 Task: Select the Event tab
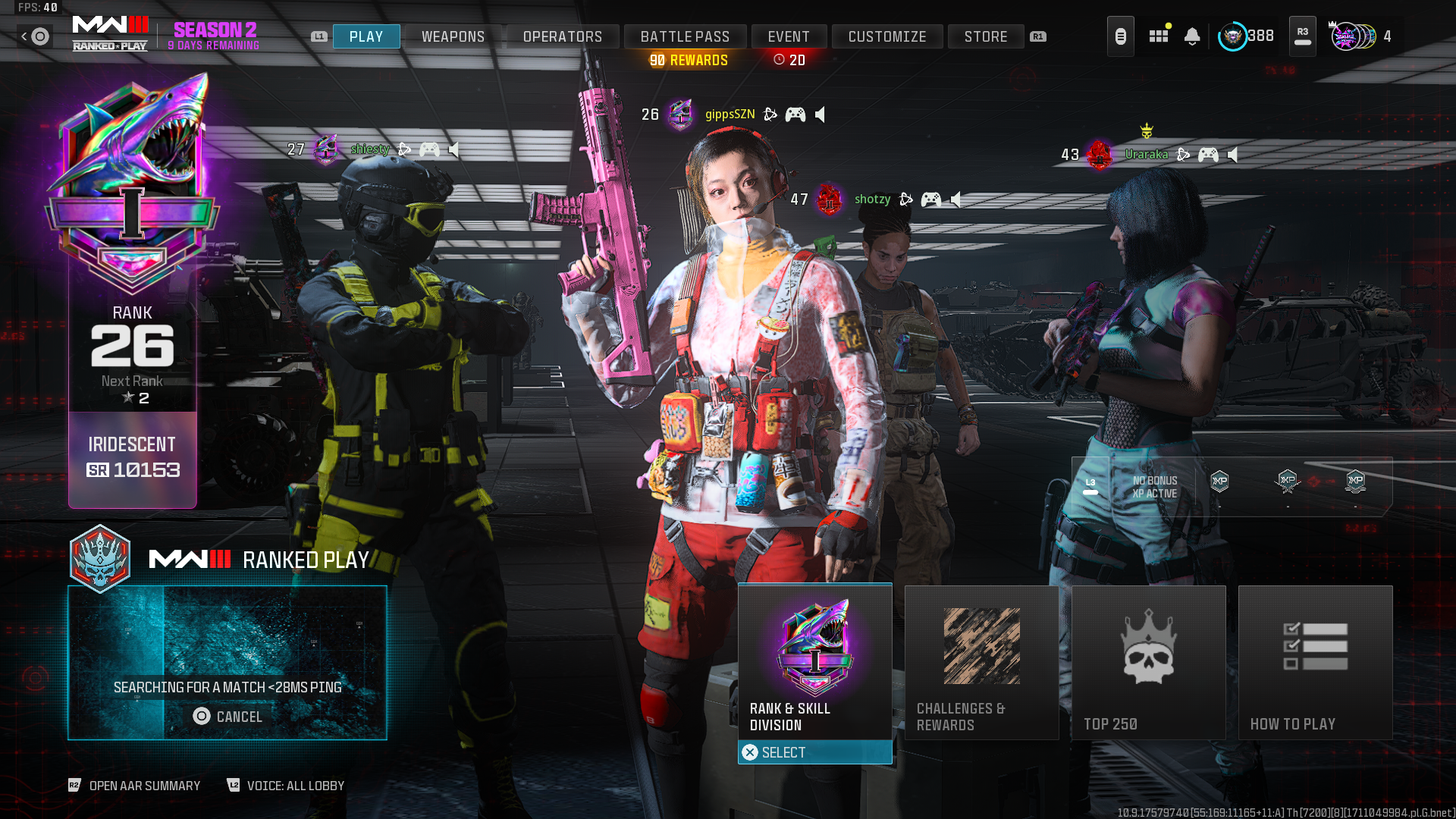pos(789,36)
